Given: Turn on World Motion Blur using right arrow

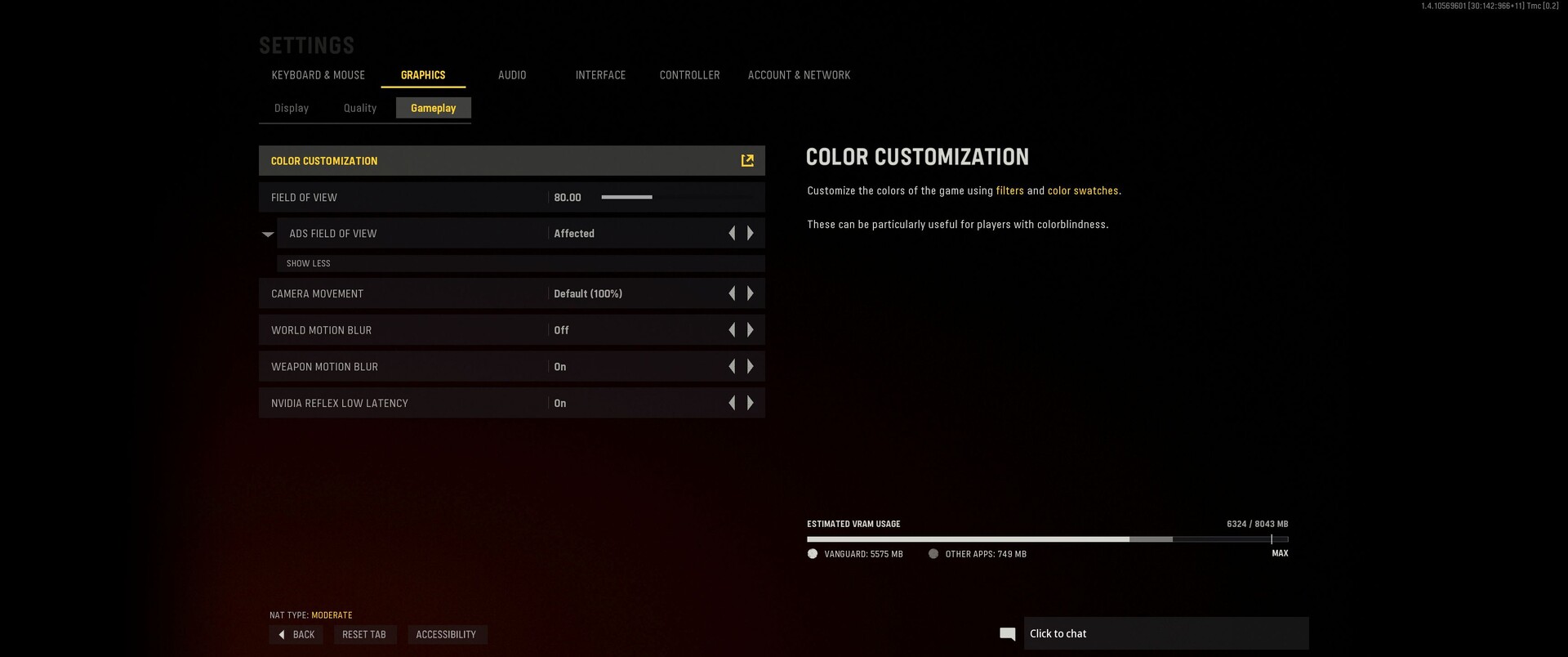Looking at the screenshot, I should coord(751,330).
